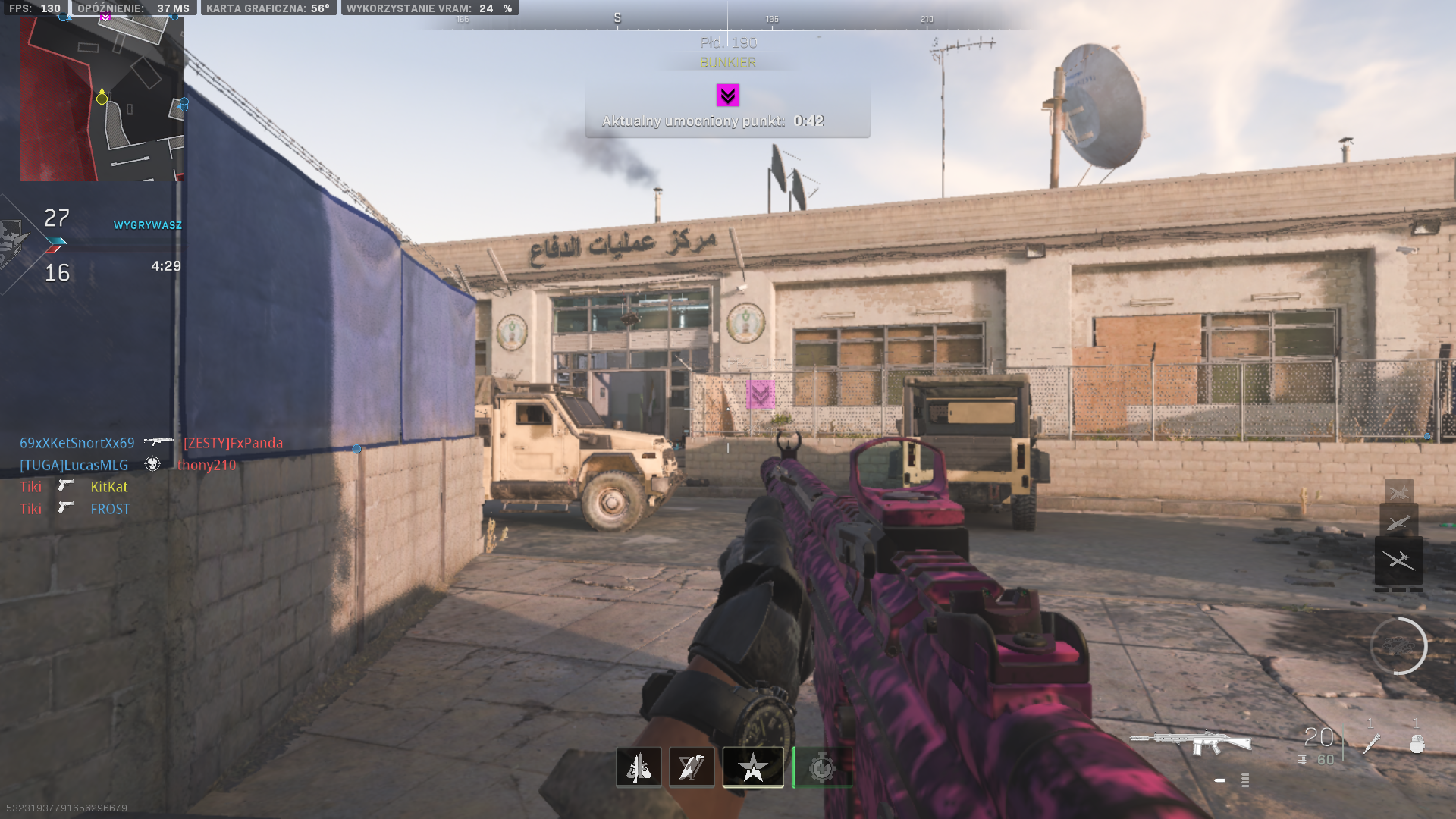Click the stim shot tactical equipment icon
This screenshot has height=819, width=1456.
click(1371, 744)
